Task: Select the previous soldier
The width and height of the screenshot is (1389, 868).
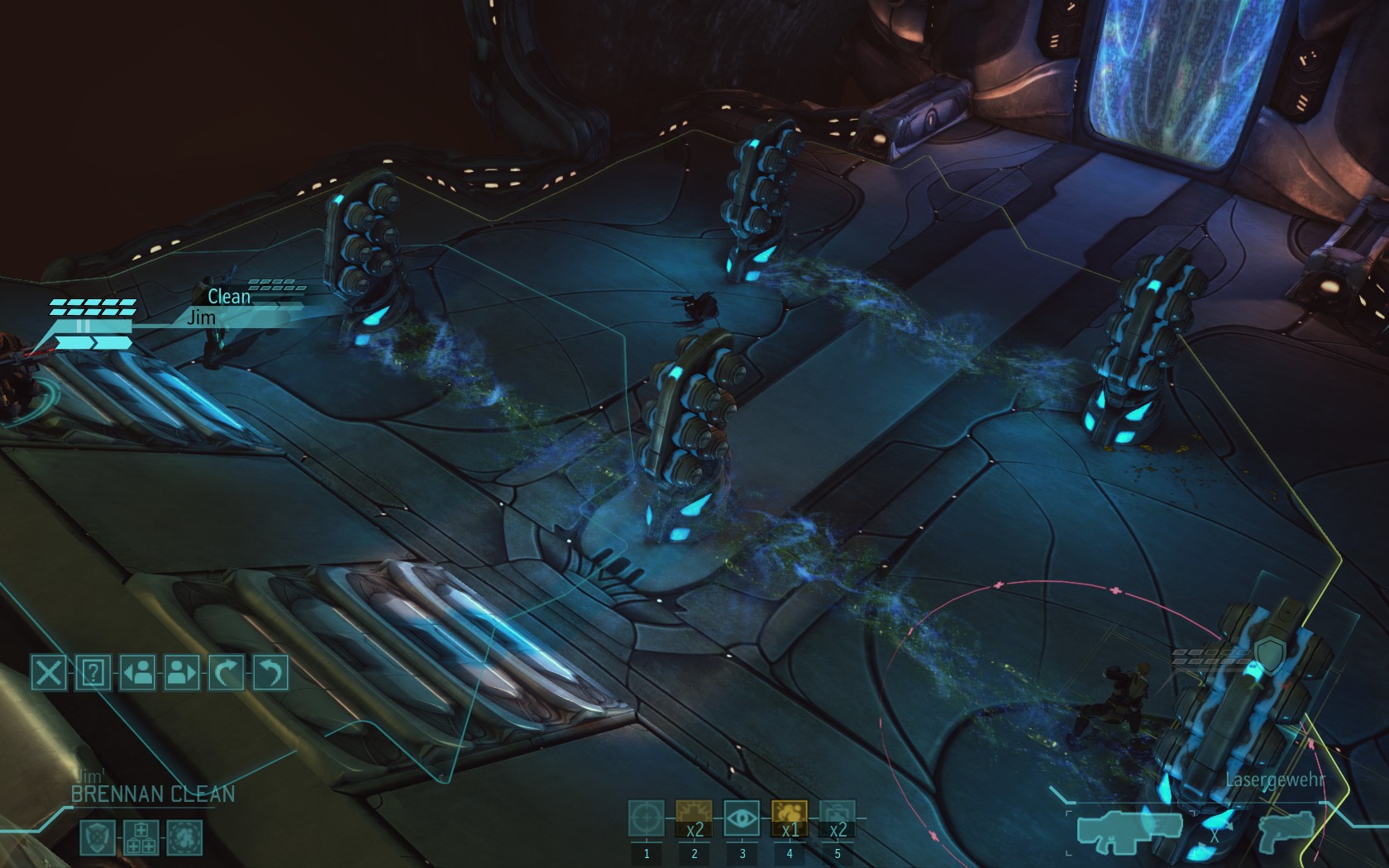Action: 138,672
